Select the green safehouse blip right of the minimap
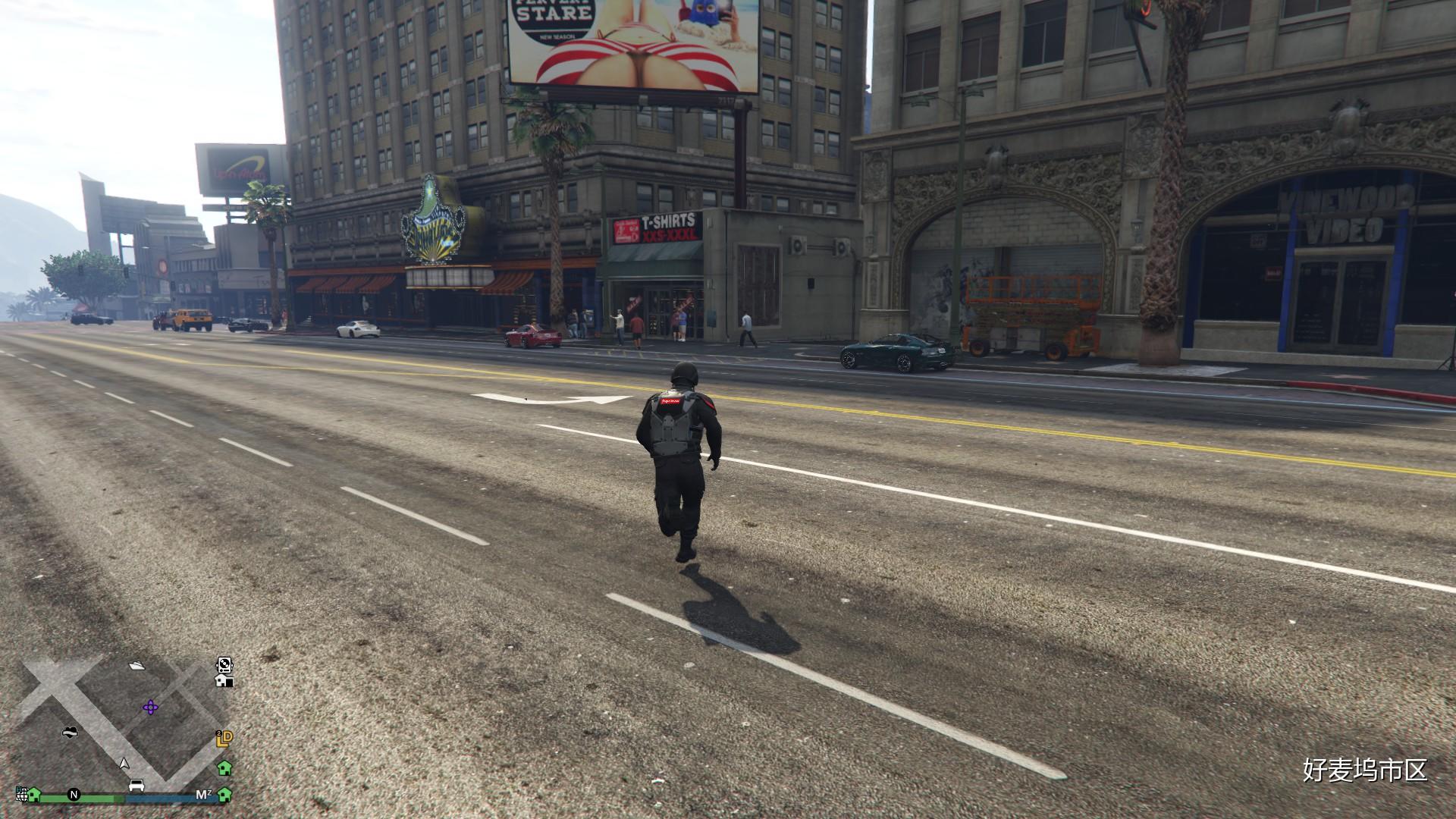Screen dimensions: 1456x819 225,769
